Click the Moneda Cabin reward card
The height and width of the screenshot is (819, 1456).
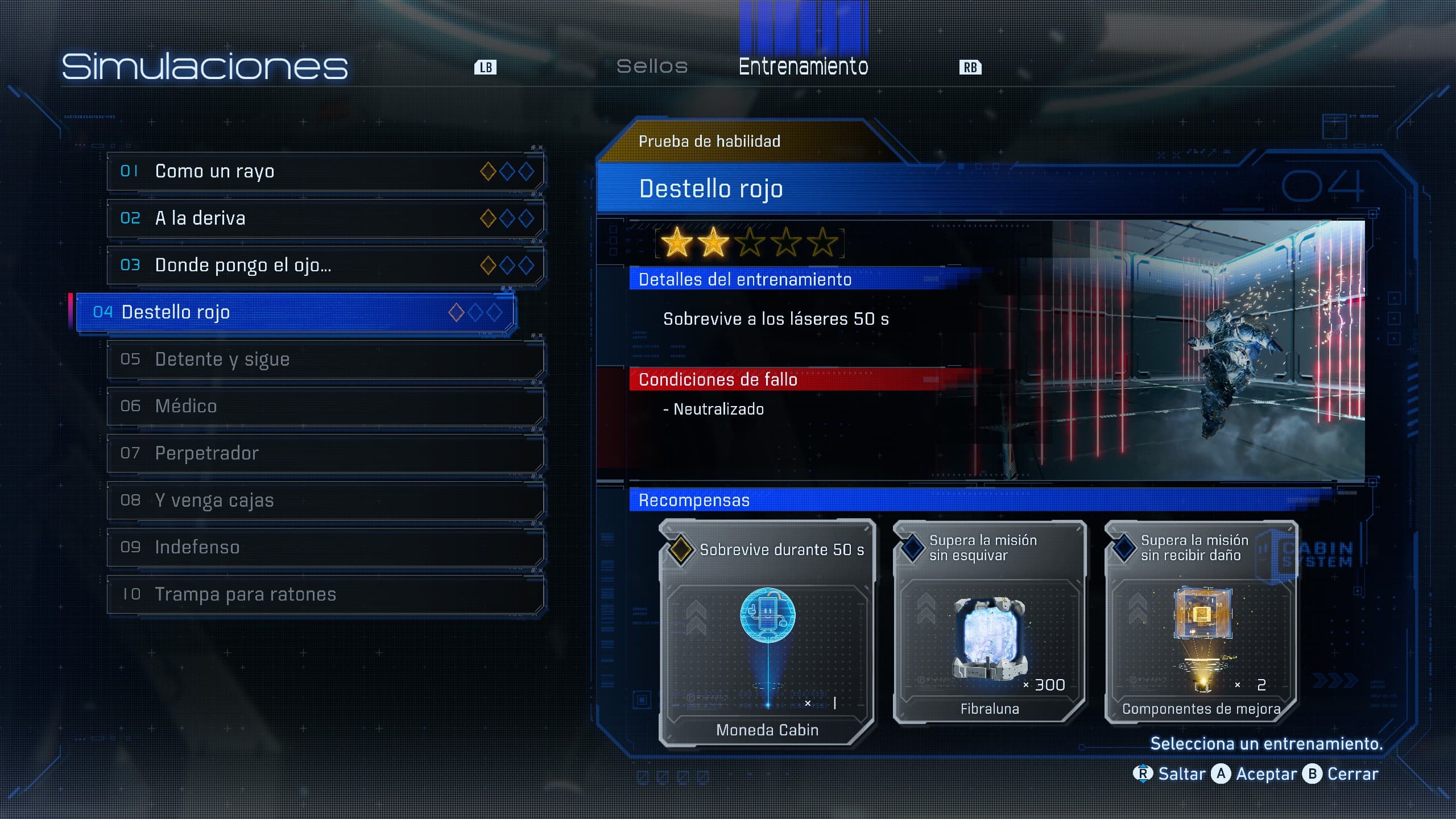click(767, 632)
